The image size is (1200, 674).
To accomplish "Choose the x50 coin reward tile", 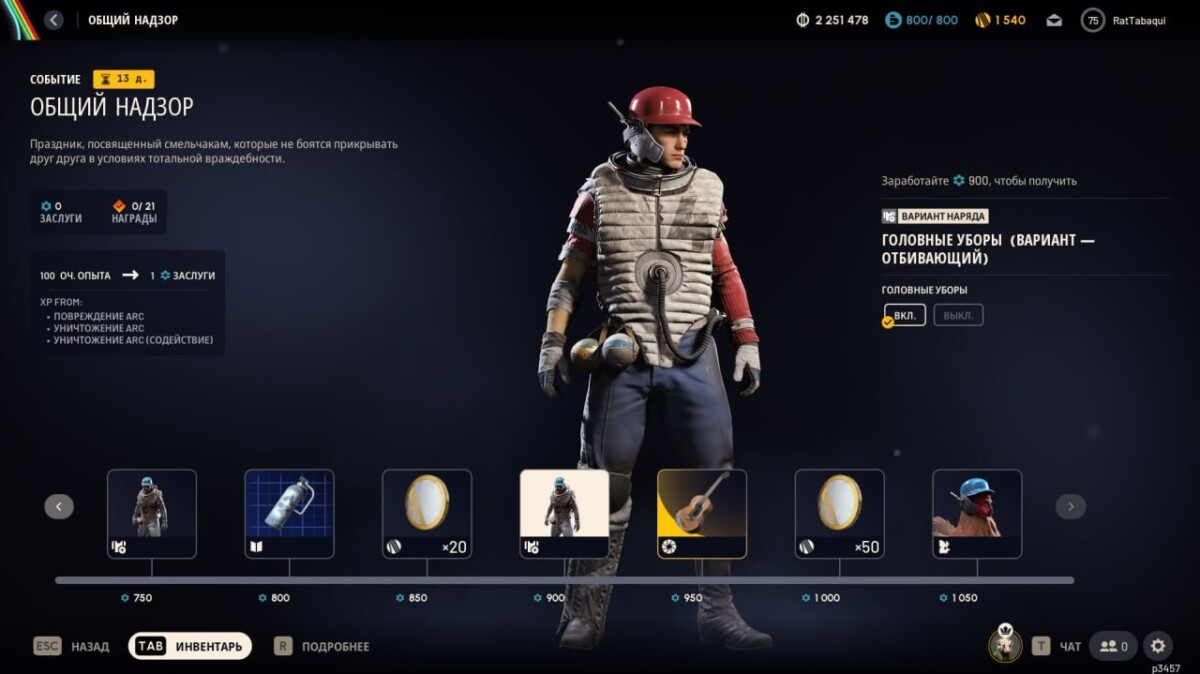I will (839, 513).
